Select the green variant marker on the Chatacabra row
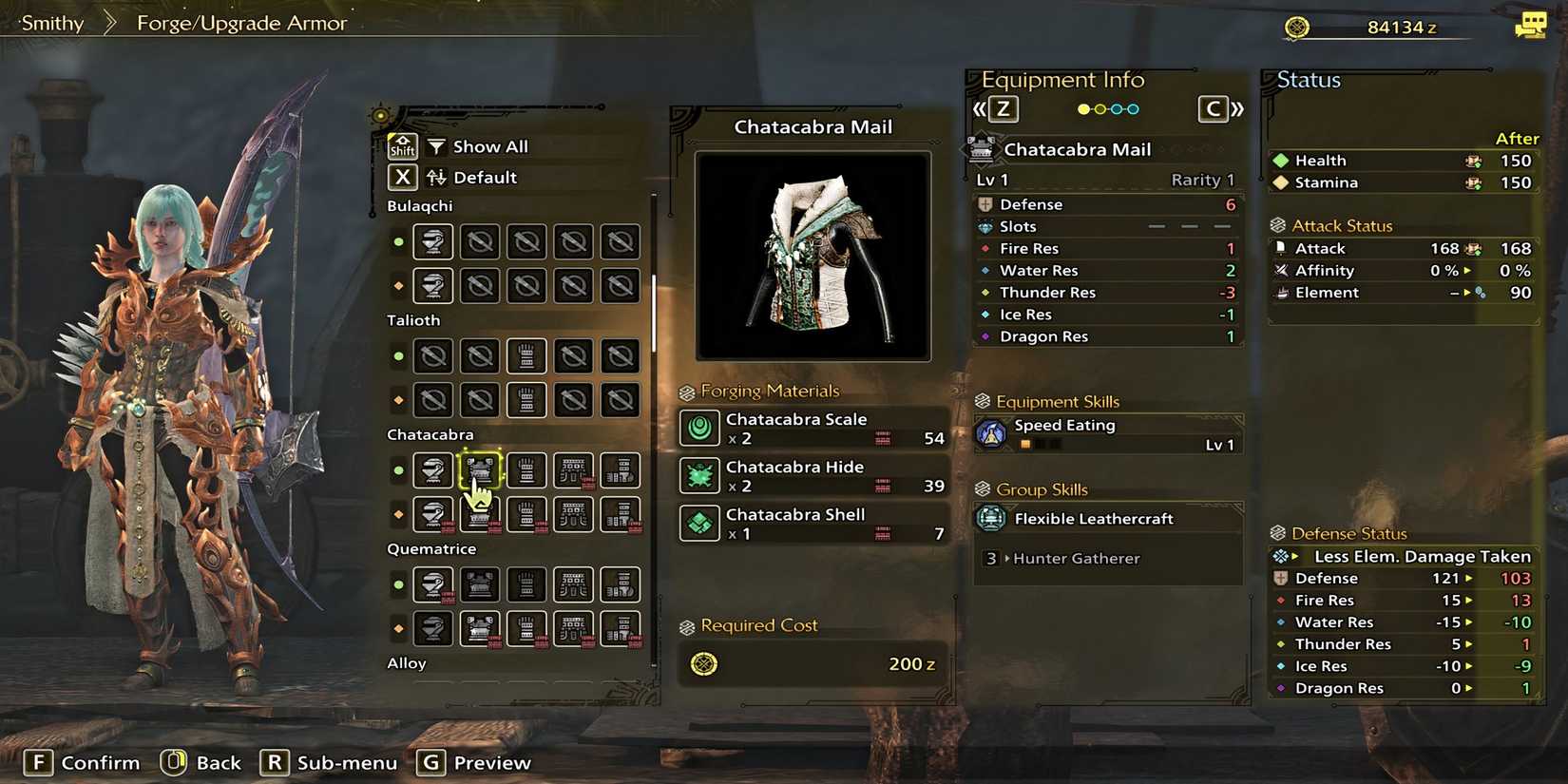This screenshot has height=784, width=1568. [398, 470]
